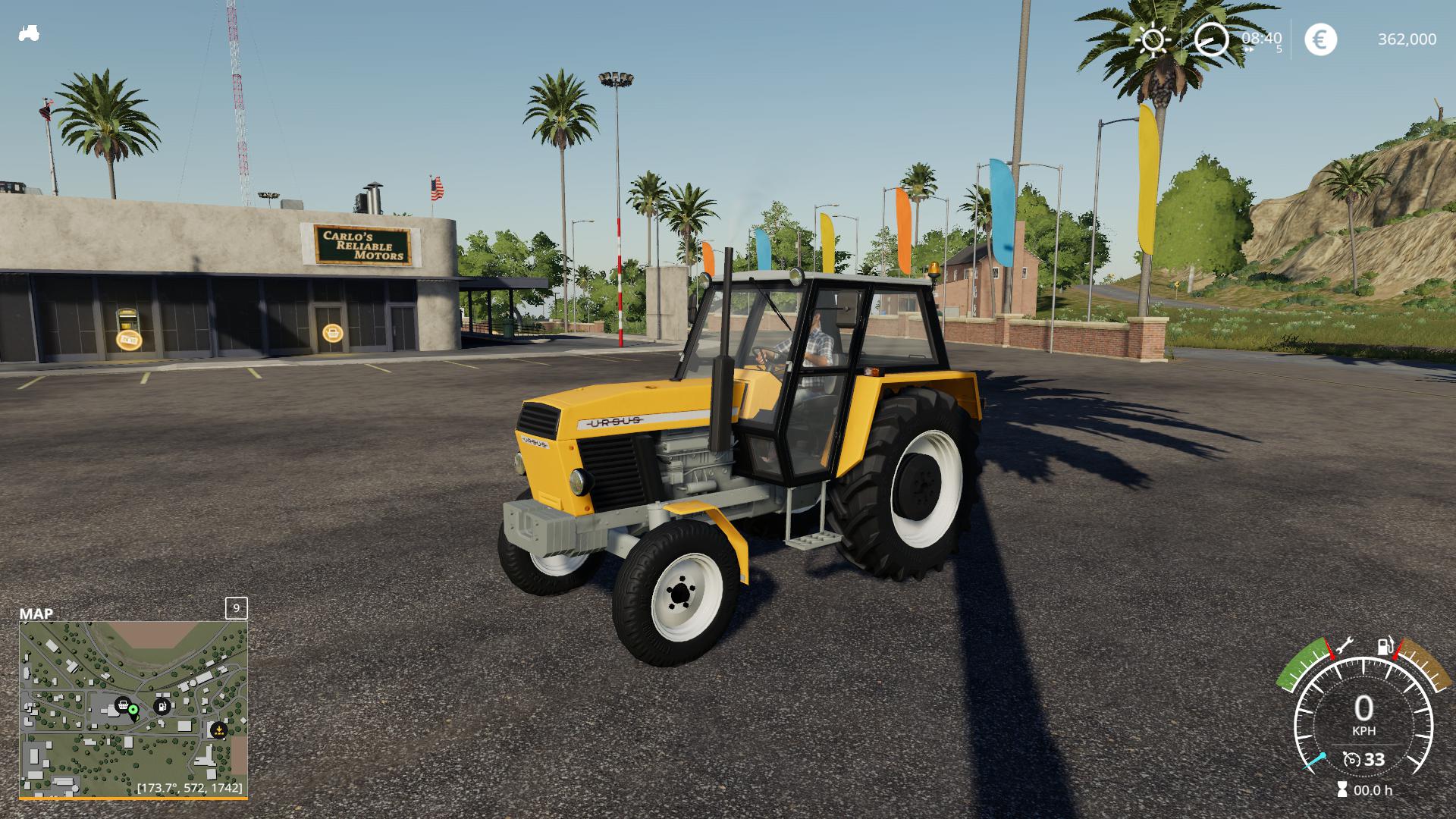Click the green player position marker on the minimap
This screenshot has height=819, width=1456.
133,711
